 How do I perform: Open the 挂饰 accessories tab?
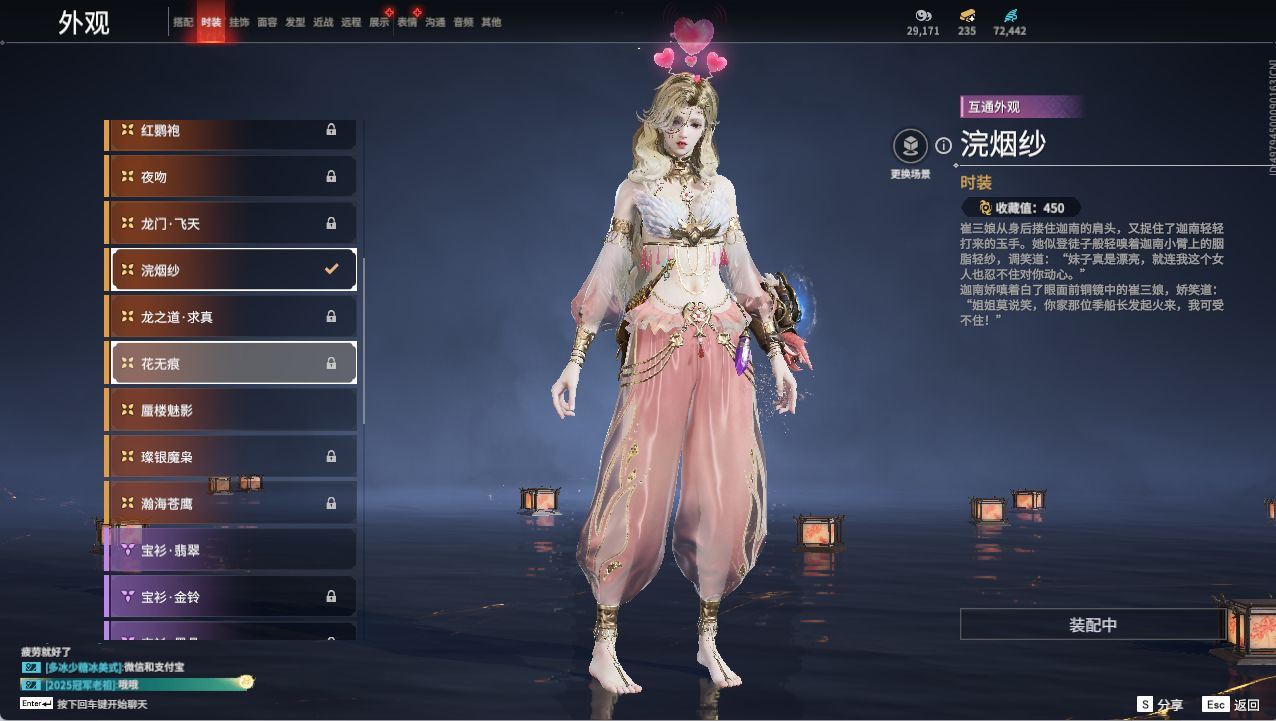pos(239,22)
